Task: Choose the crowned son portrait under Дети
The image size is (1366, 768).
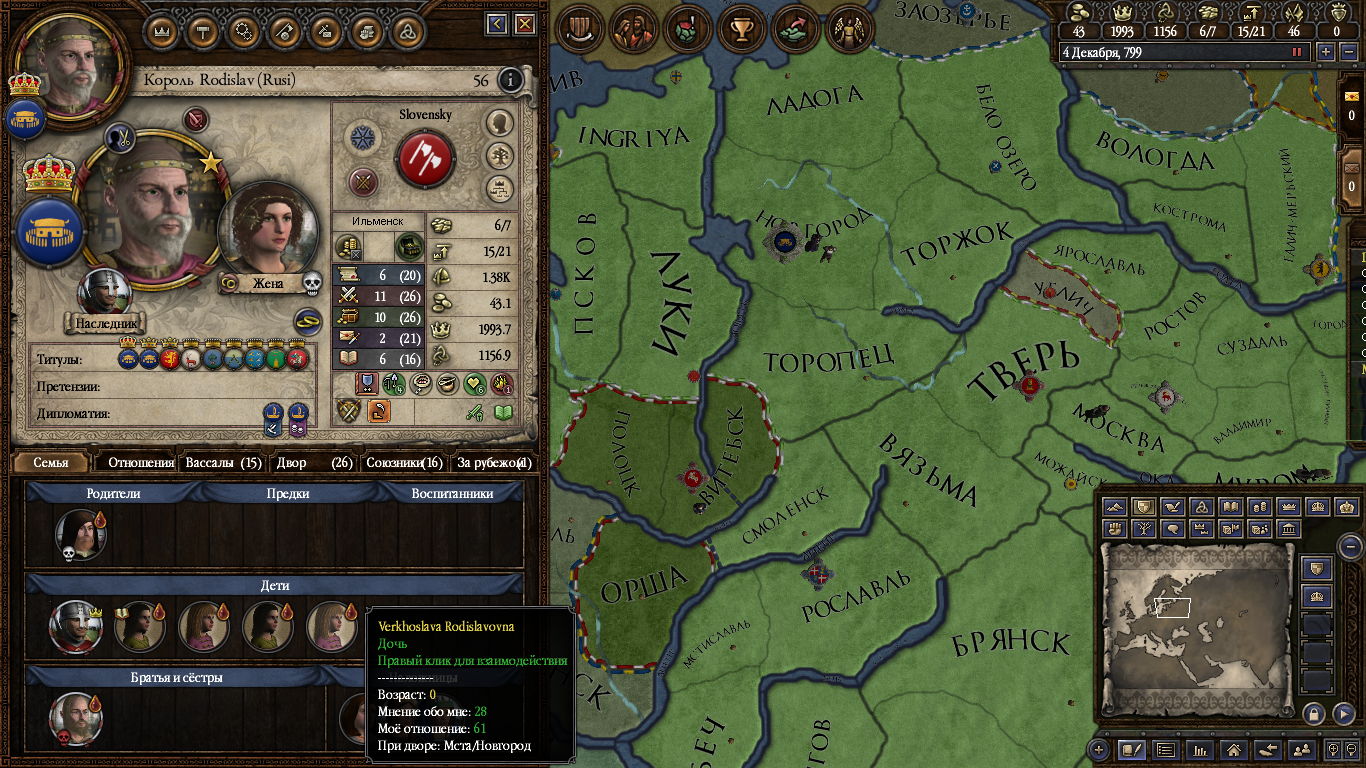Action: coord(76,626)
